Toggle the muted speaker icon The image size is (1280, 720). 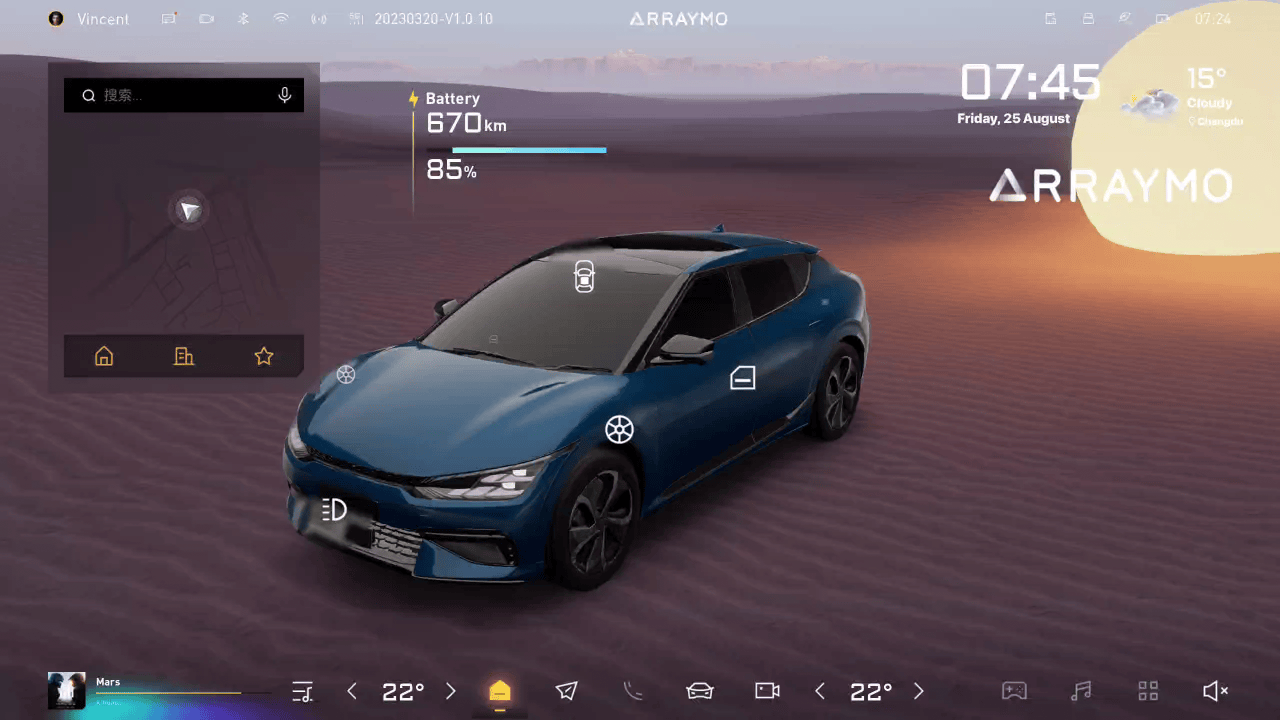click(x=1215, y=691)
